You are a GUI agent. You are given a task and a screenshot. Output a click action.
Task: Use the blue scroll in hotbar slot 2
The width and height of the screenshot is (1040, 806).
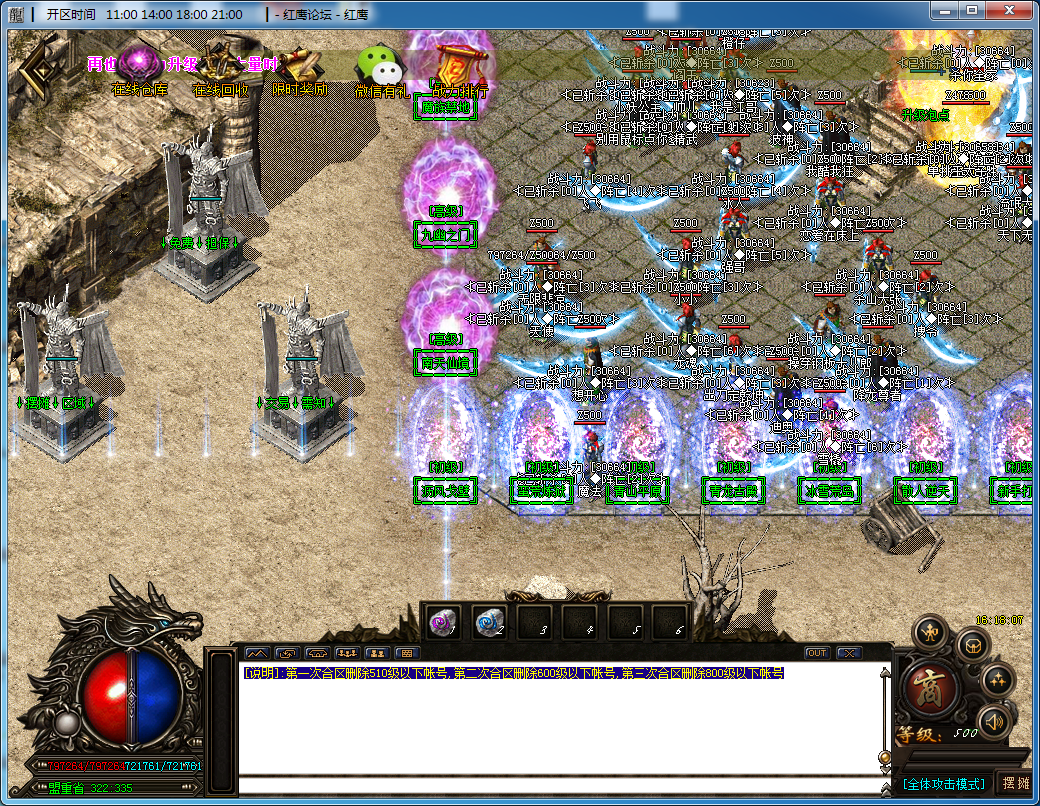tap(489, 623)
